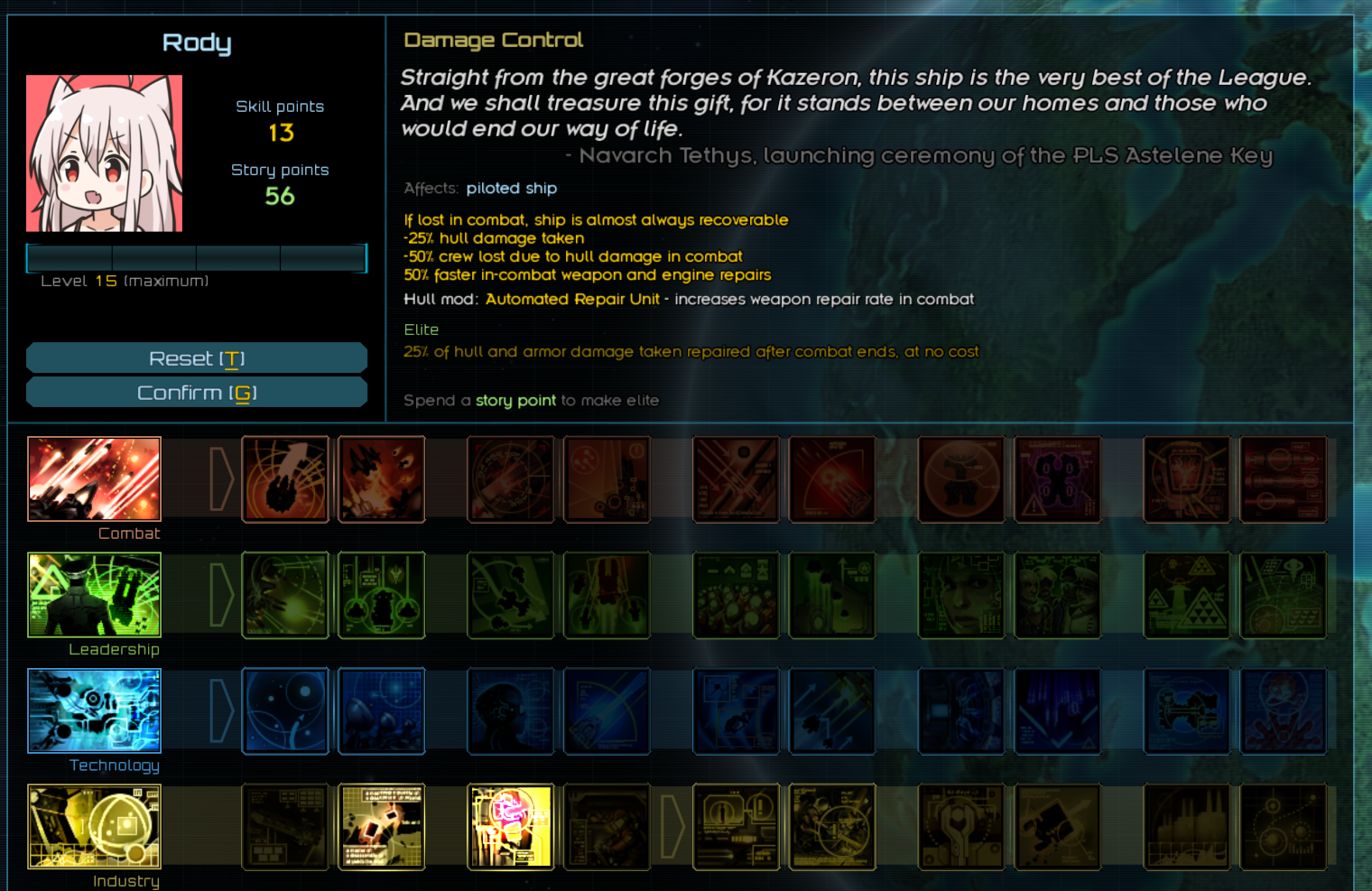Click the highlighted Damage Control skill icon
Image resolution: width=1372 pixels, height=891 pixels.
point(511,826)
